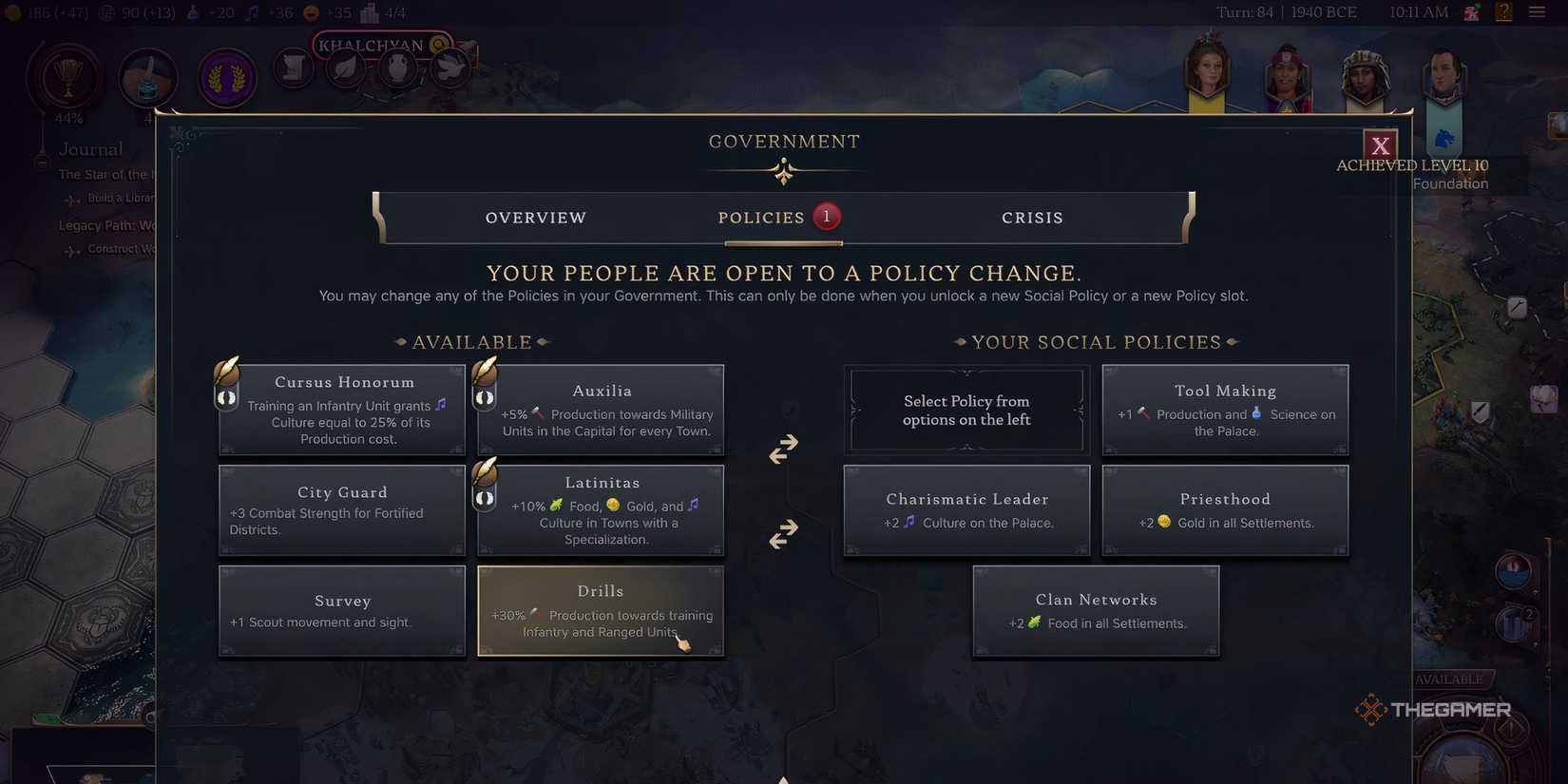This screenshot has height=784, width=1568.
Task: Select the Cursus Honorum policy
Action: (344, 409)
